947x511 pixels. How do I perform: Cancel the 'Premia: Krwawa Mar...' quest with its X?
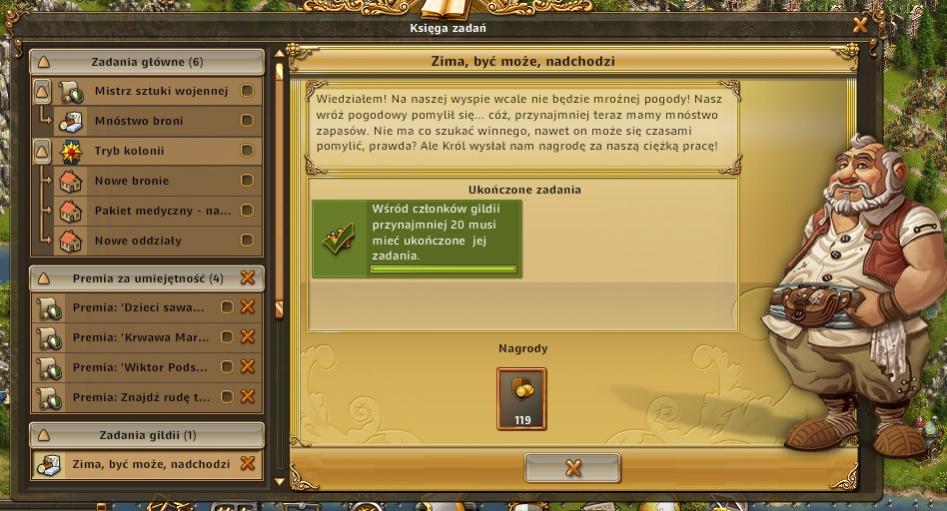pyautogui.click(x=248, y=338)
